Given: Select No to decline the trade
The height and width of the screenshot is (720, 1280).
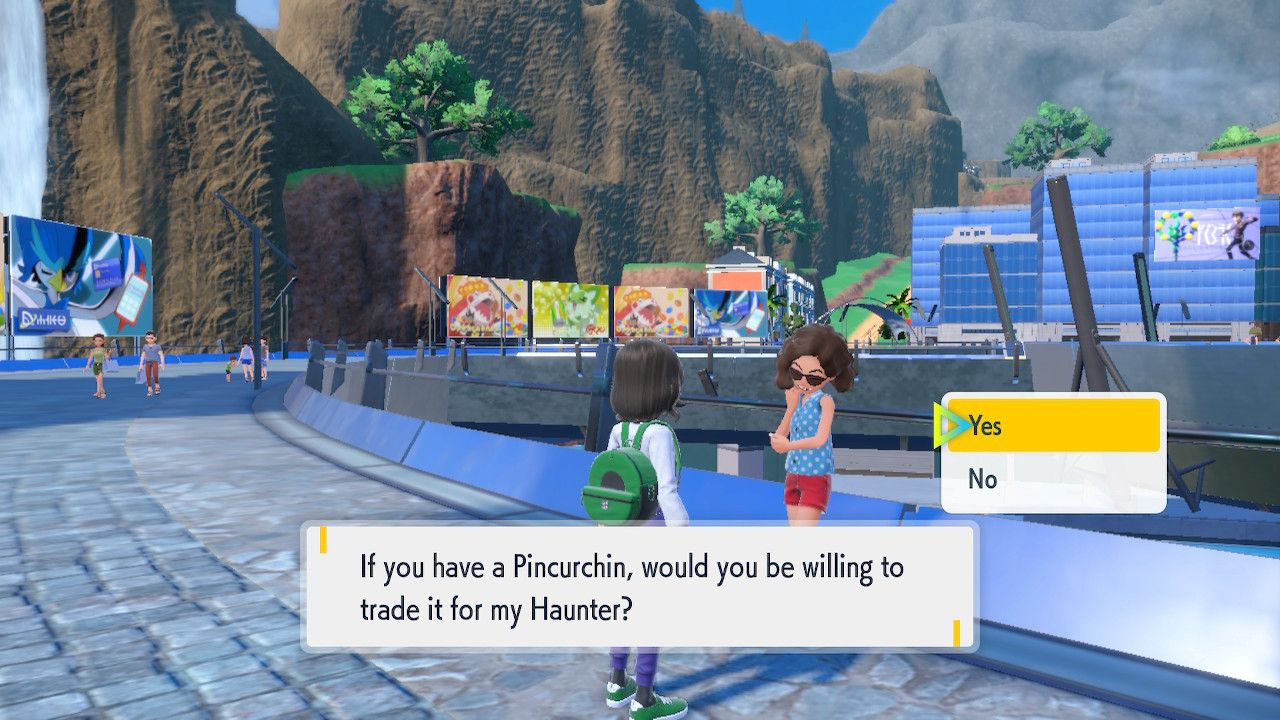Looking at the screenshot, I should click(x=1053, y=480).
